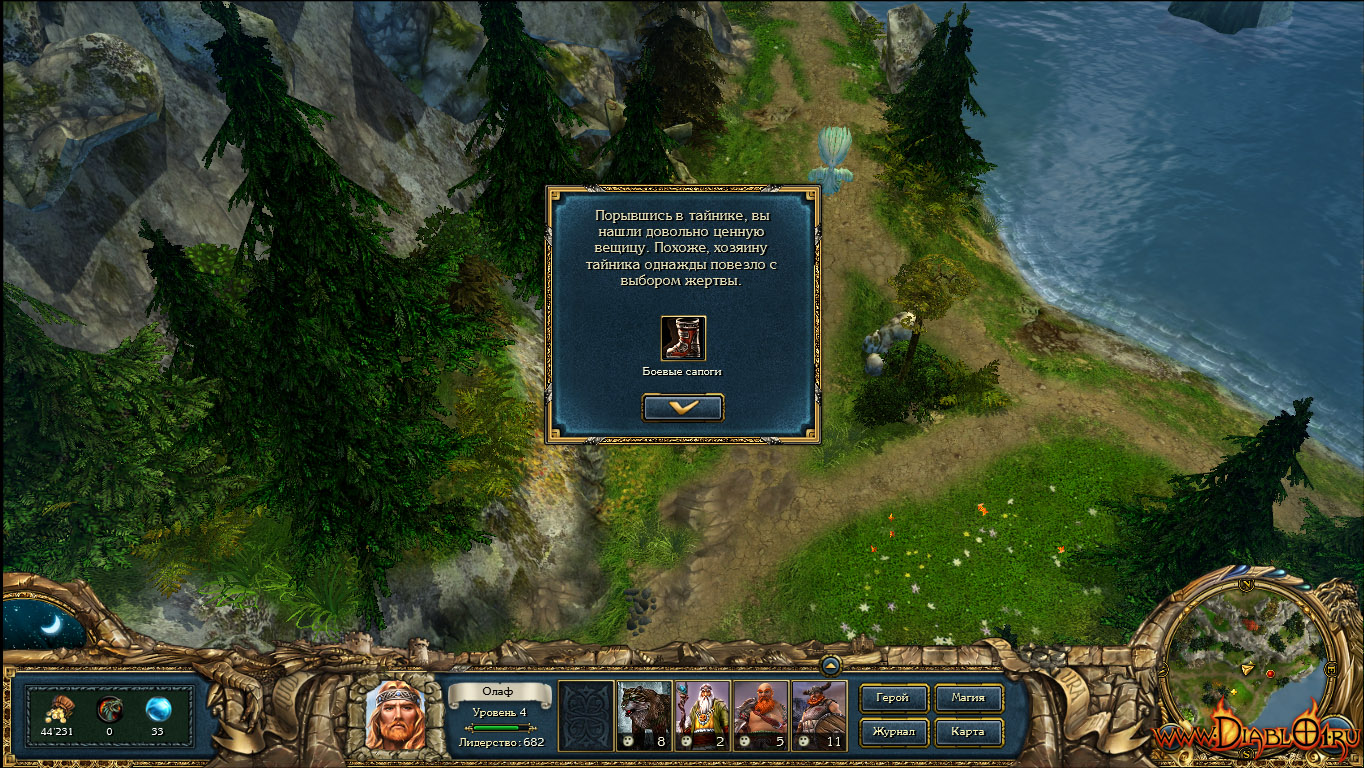The height and width of the screenshot is (768, 1364).
Task: Click the moon day-night indicator
Action: click(x=50, y=625)
